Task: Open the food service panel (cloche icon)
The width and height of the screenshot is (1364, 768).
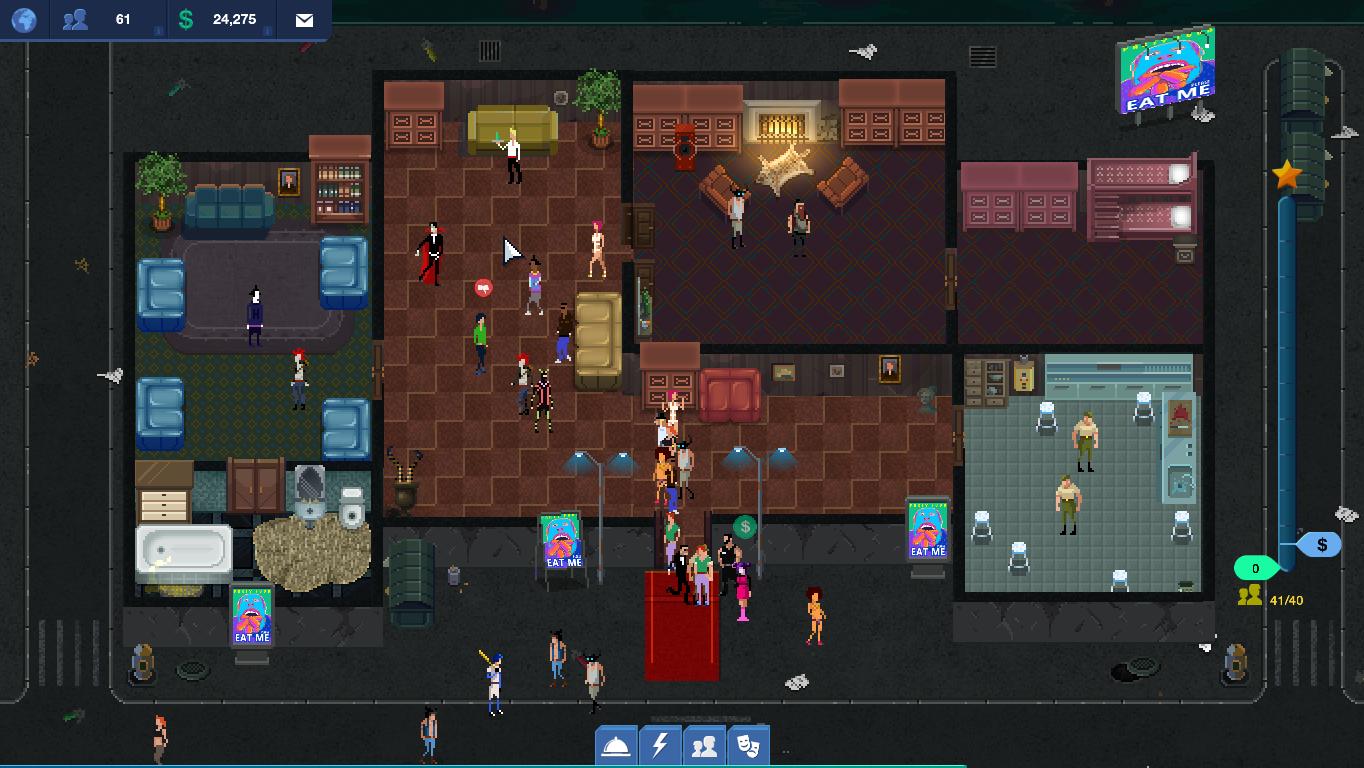Action: (616, 745)
